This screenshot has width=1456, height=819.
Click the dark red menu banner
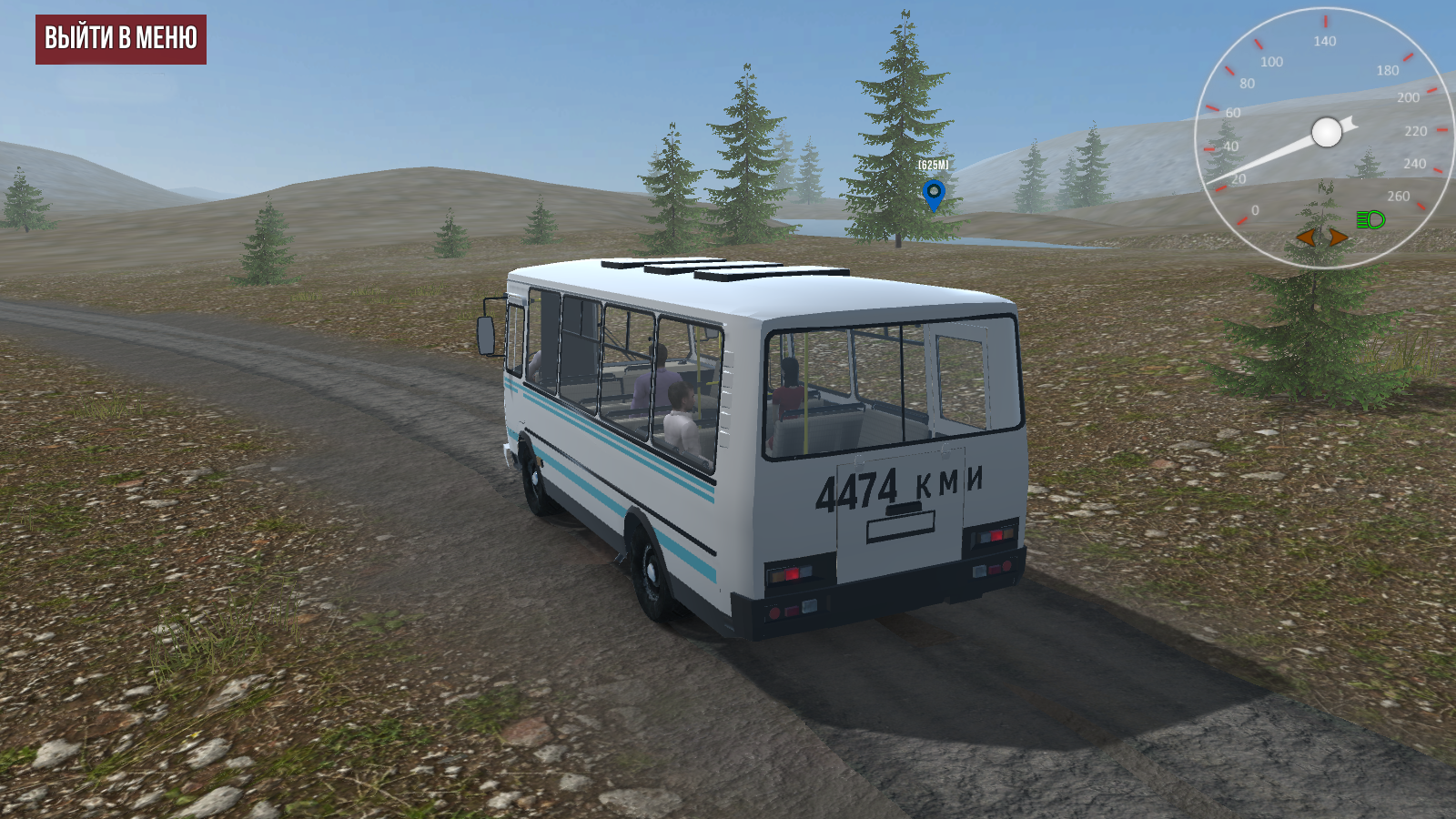[x=121, y=40]
